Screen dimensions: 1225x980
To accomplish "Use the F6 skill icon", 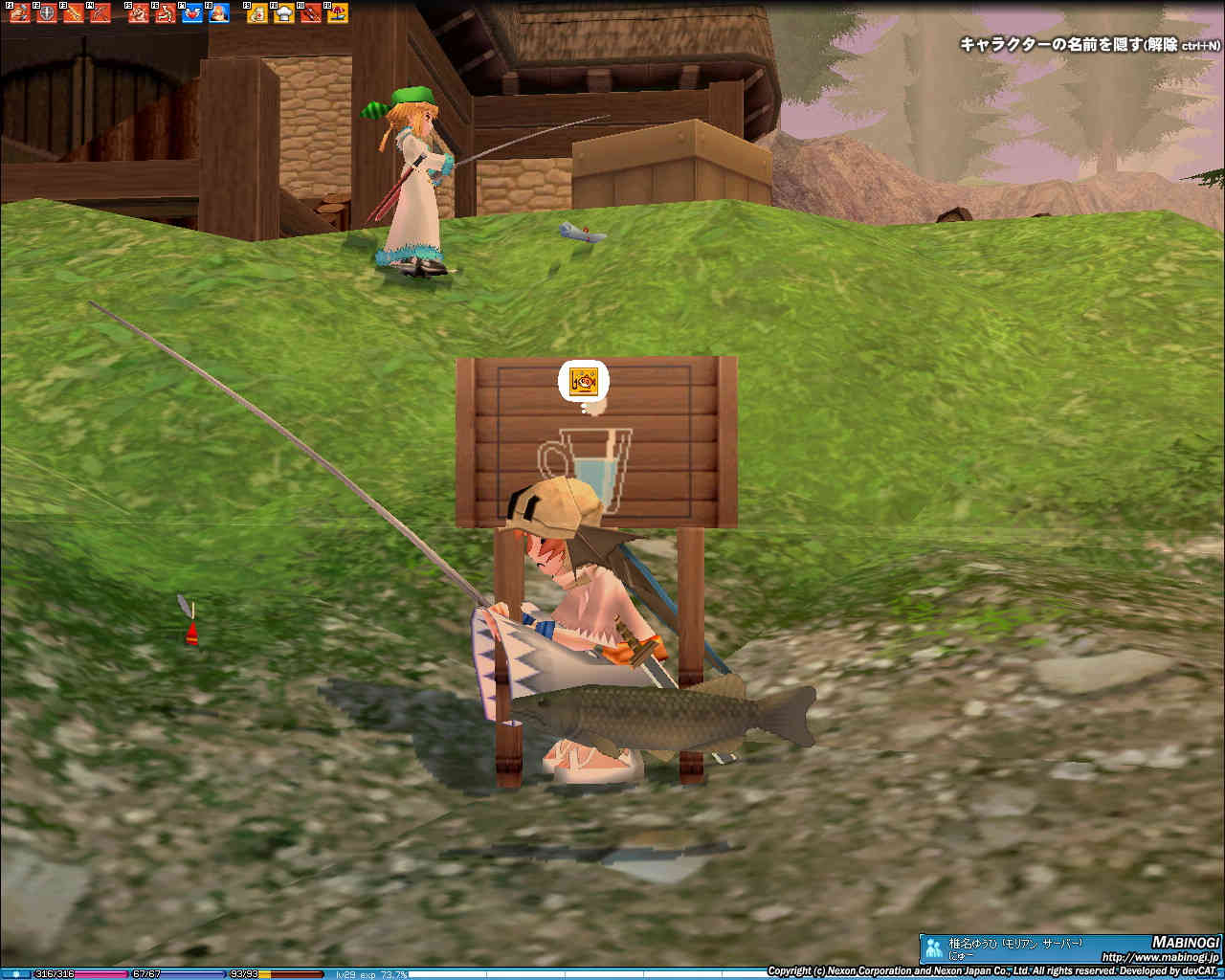I will (166, 13).
